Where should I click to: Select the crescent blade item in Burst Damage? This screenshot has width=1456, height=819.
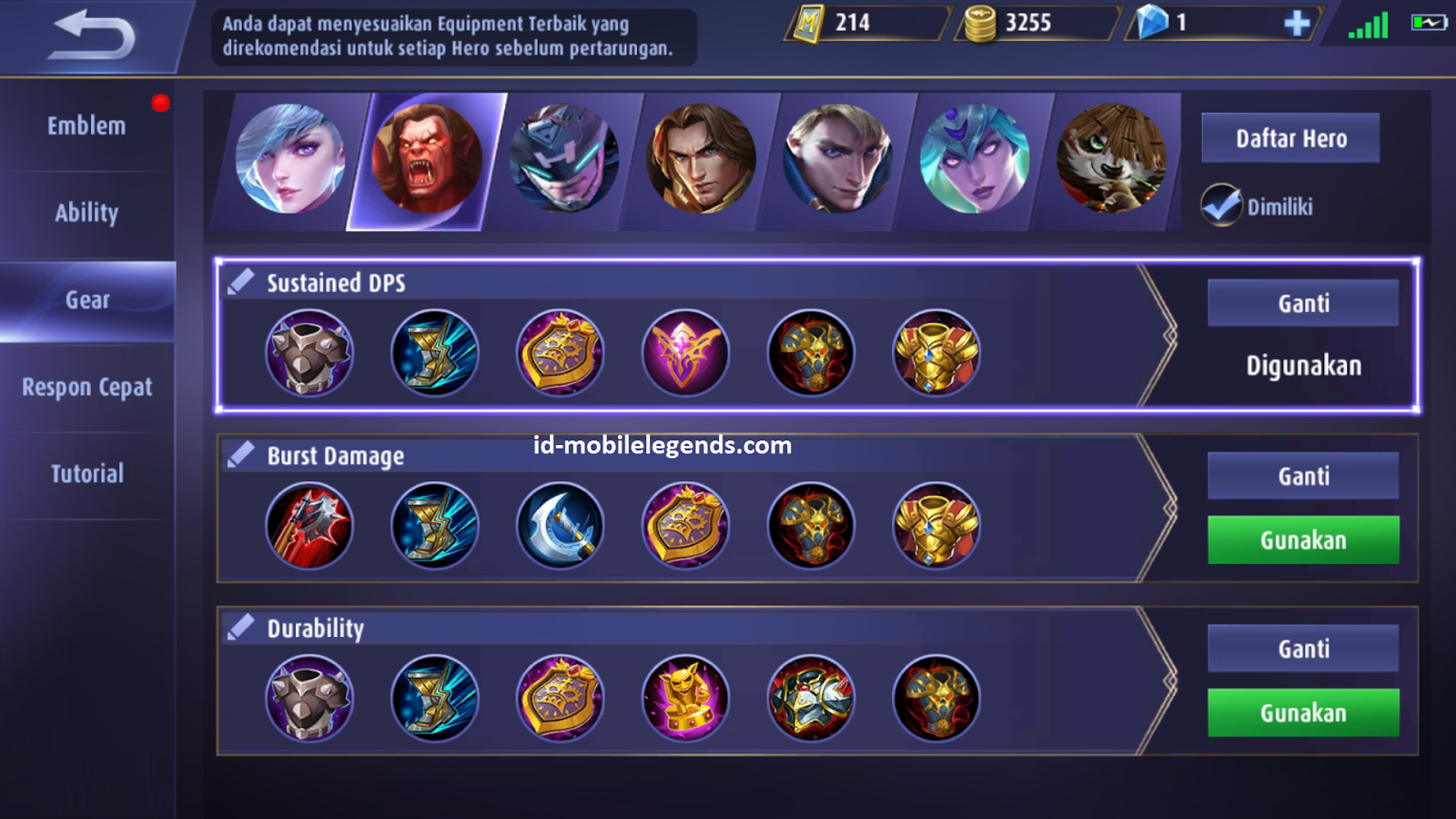pyautogui.click(x=561, y=525)
